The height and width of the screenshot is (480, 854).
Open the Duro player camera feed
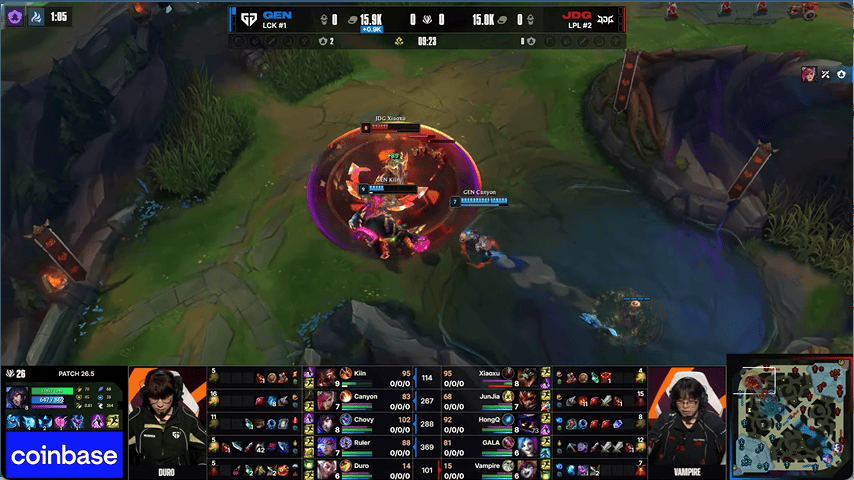166,418
